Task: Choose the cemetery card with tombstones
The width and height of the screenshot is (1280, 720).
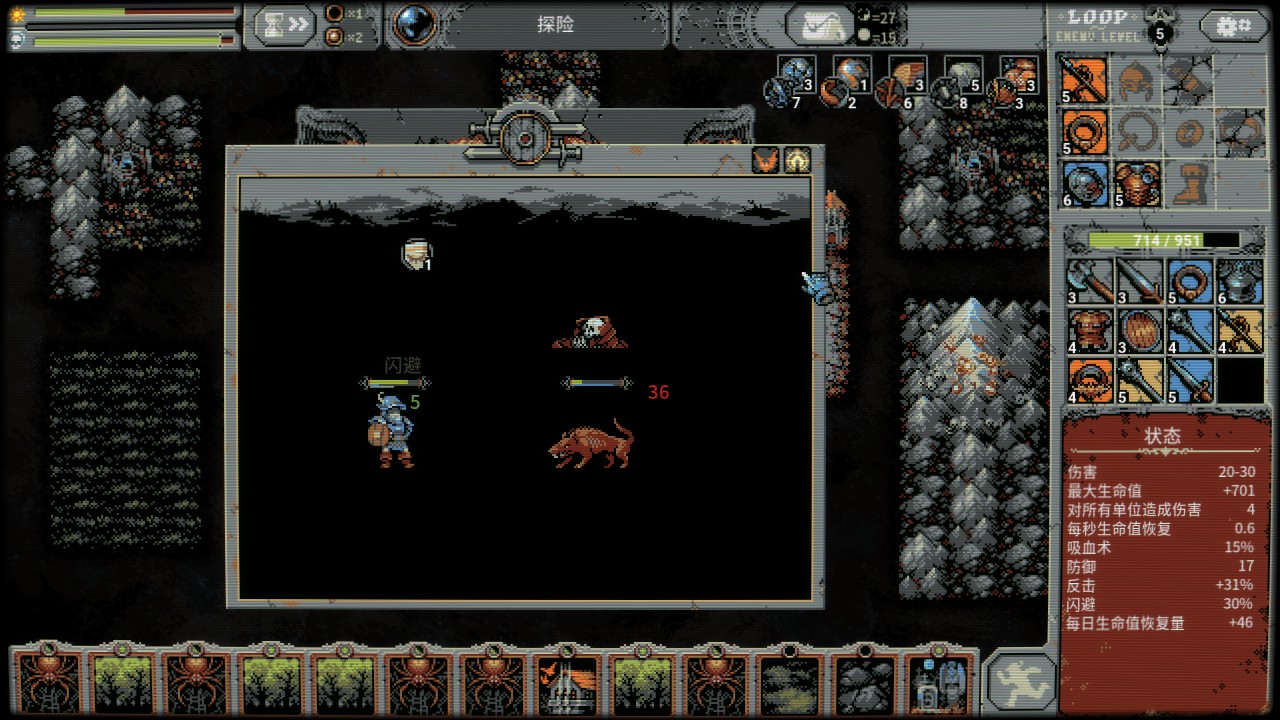Action: click(938, 683)
